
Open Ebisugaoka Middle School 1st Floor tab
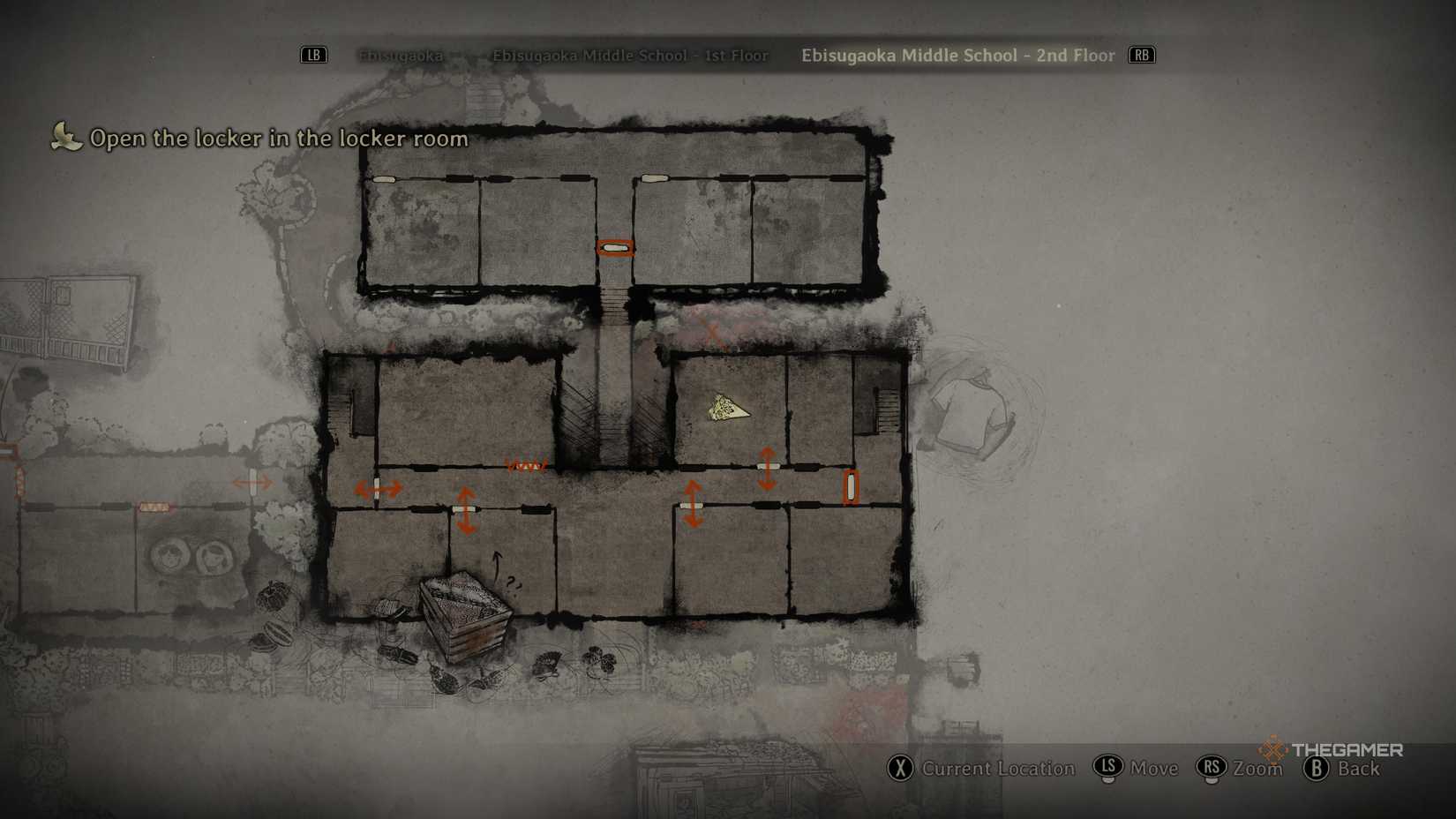pyautogui.click(x=629, y=56)
